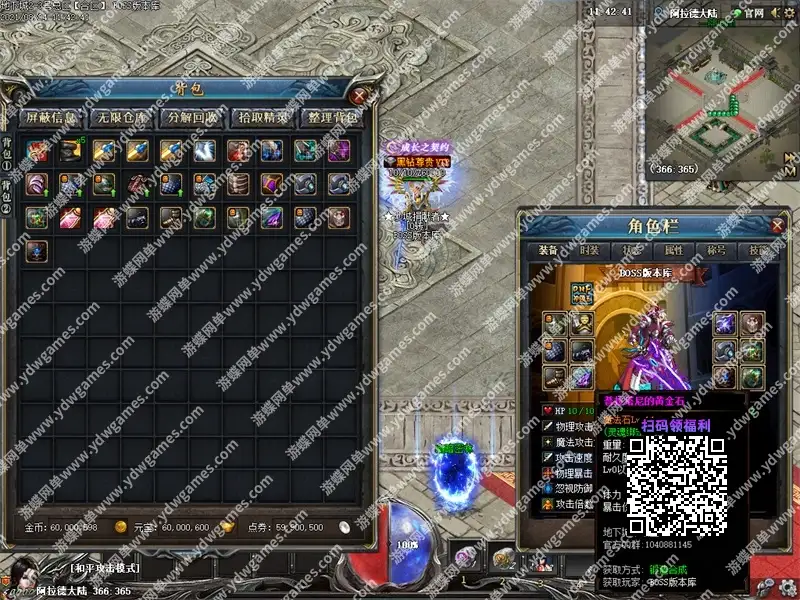This screenshot has height=600, width=800.
Task: Click the 阿拉德大陆 minimap
Action: [720, 98]
